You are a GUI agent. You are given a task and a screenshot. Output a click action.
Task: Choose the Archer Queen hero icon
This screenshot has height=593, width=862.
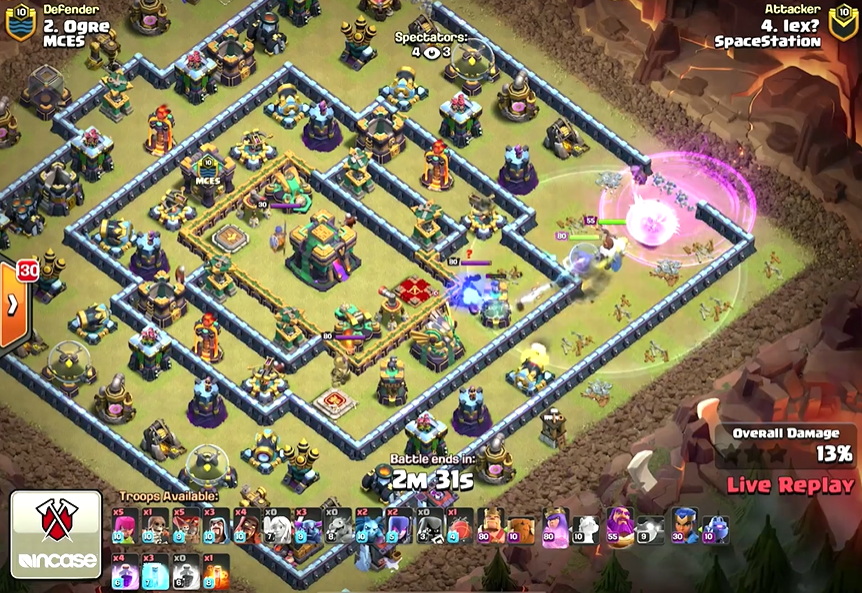(x=555, y=526)
